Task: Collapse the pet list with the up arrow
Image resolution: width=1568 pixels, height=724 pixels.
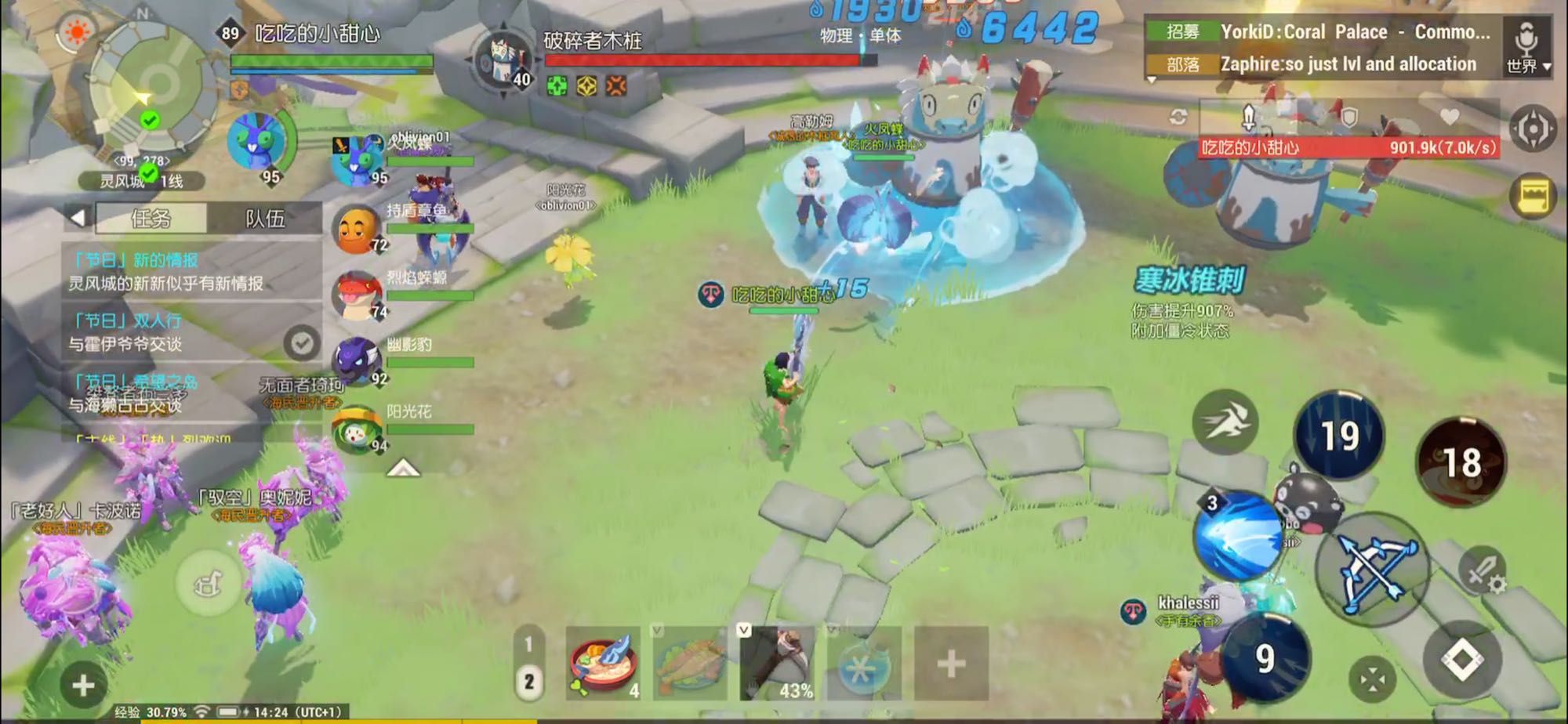Action: coord(403,469)
